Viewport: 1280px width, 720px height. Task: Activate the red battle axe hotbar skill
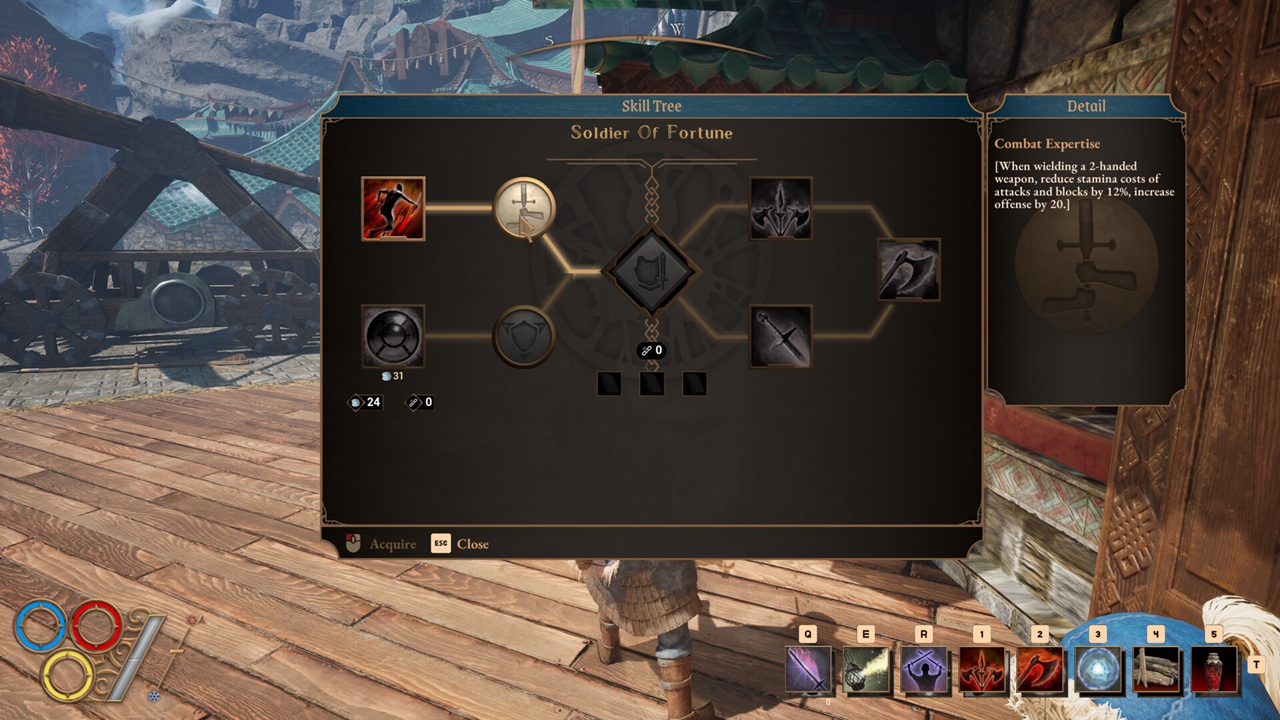1040,669
